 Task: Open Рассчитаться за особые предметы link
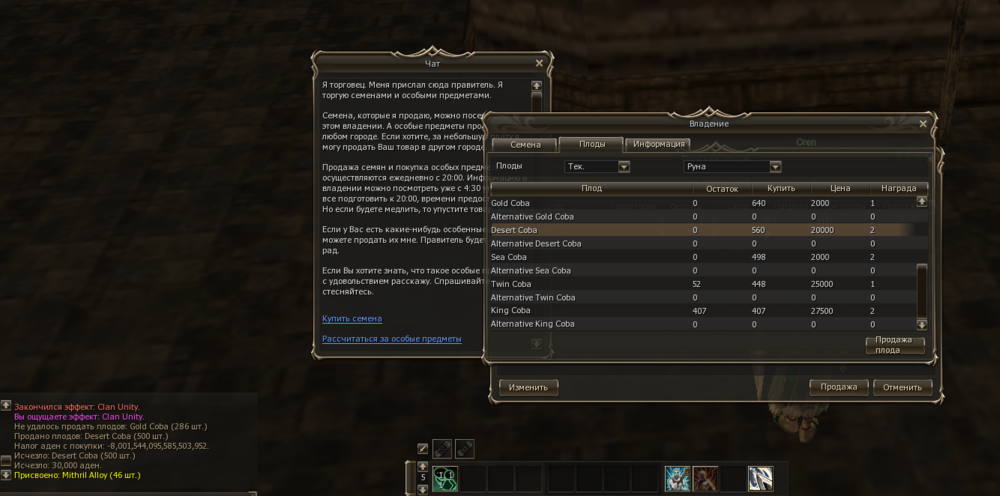click(391, 339)
